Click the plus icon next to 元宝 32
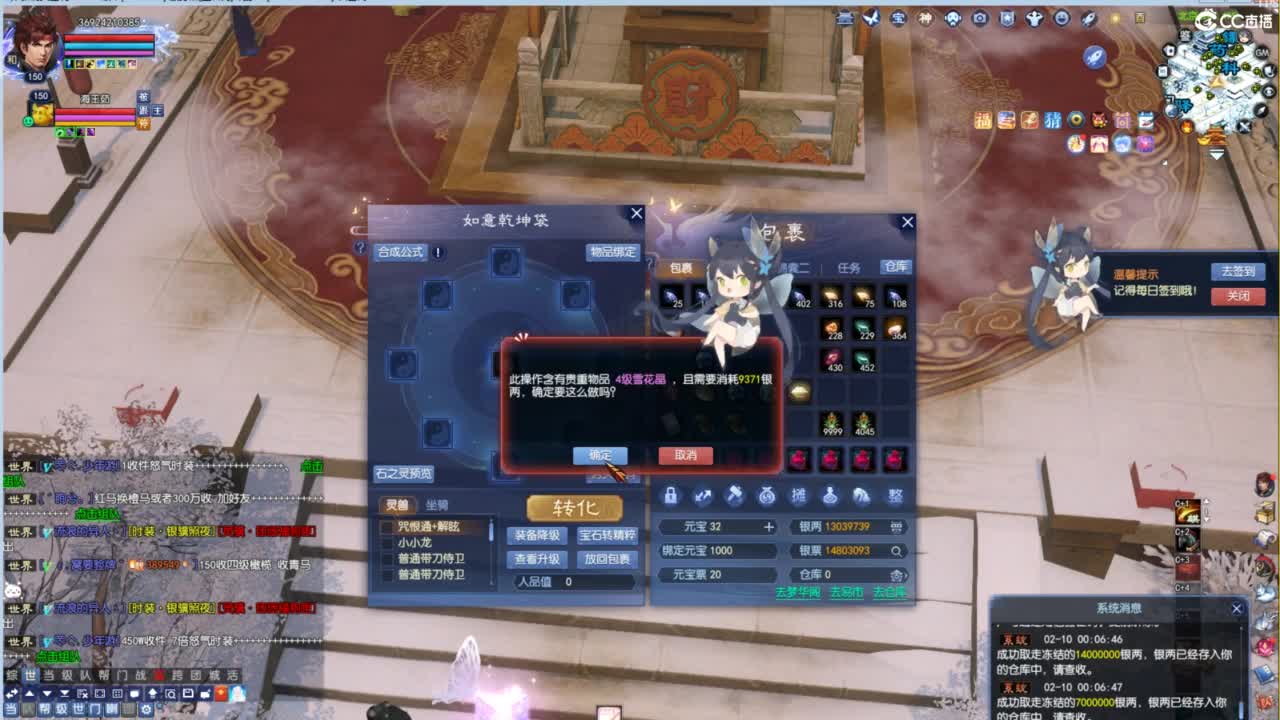The height and width of the screenshot is (720, 1280). (769, 527)
